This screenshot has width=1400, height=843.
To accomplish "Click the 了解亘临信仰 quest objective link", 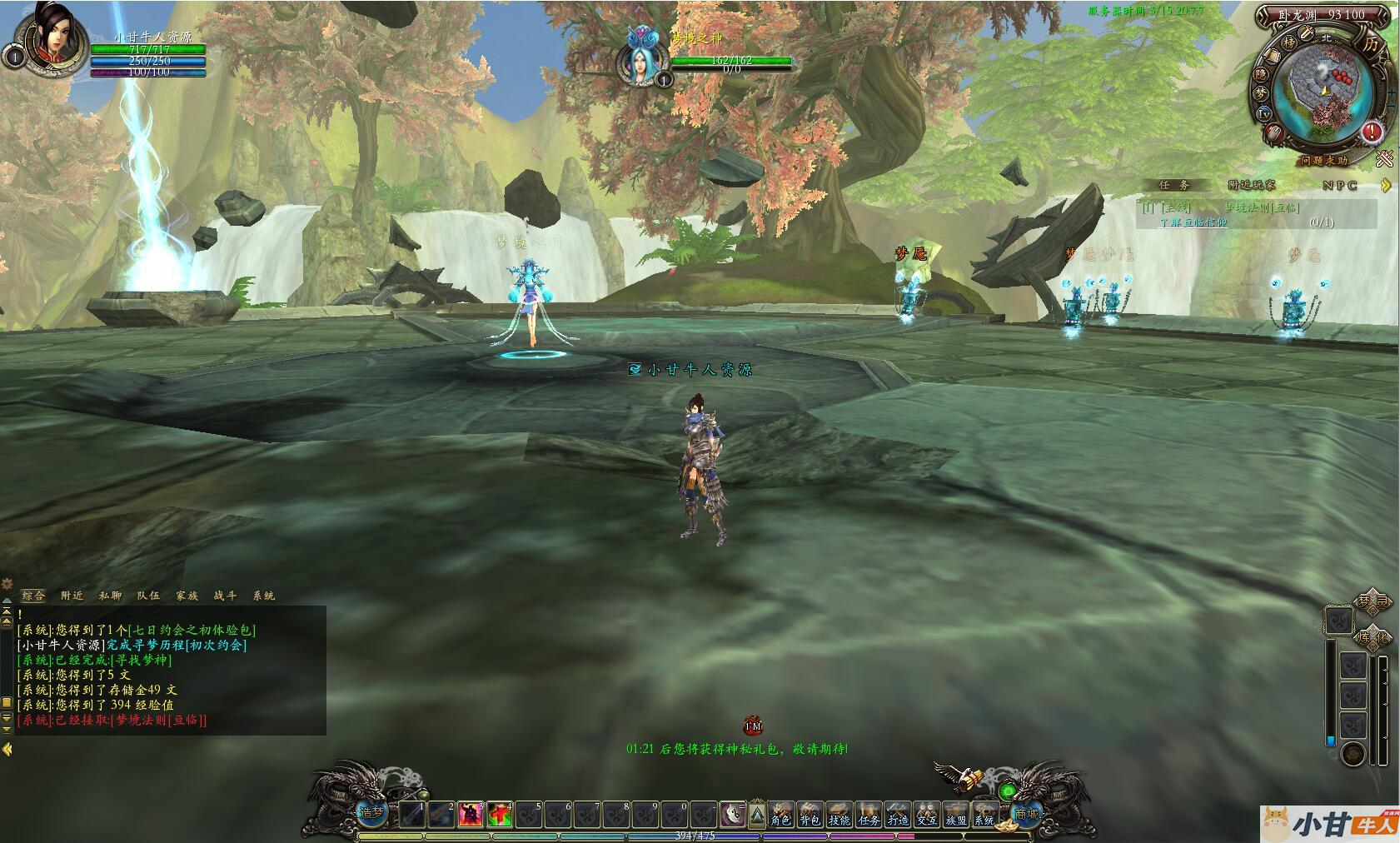I will [1193, 222].
